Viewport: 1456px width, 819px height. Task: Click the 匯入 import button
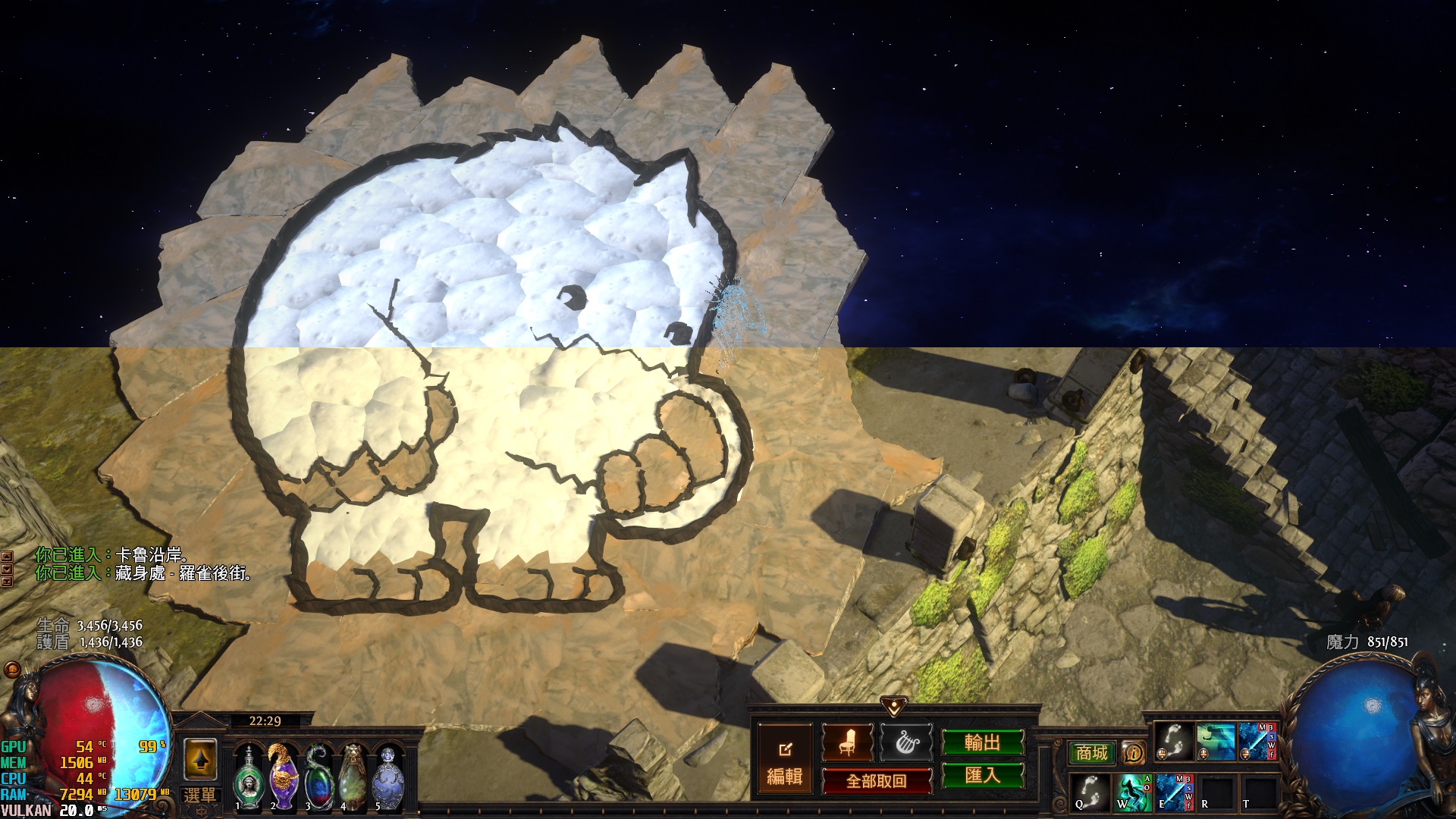tap(982, 776)
